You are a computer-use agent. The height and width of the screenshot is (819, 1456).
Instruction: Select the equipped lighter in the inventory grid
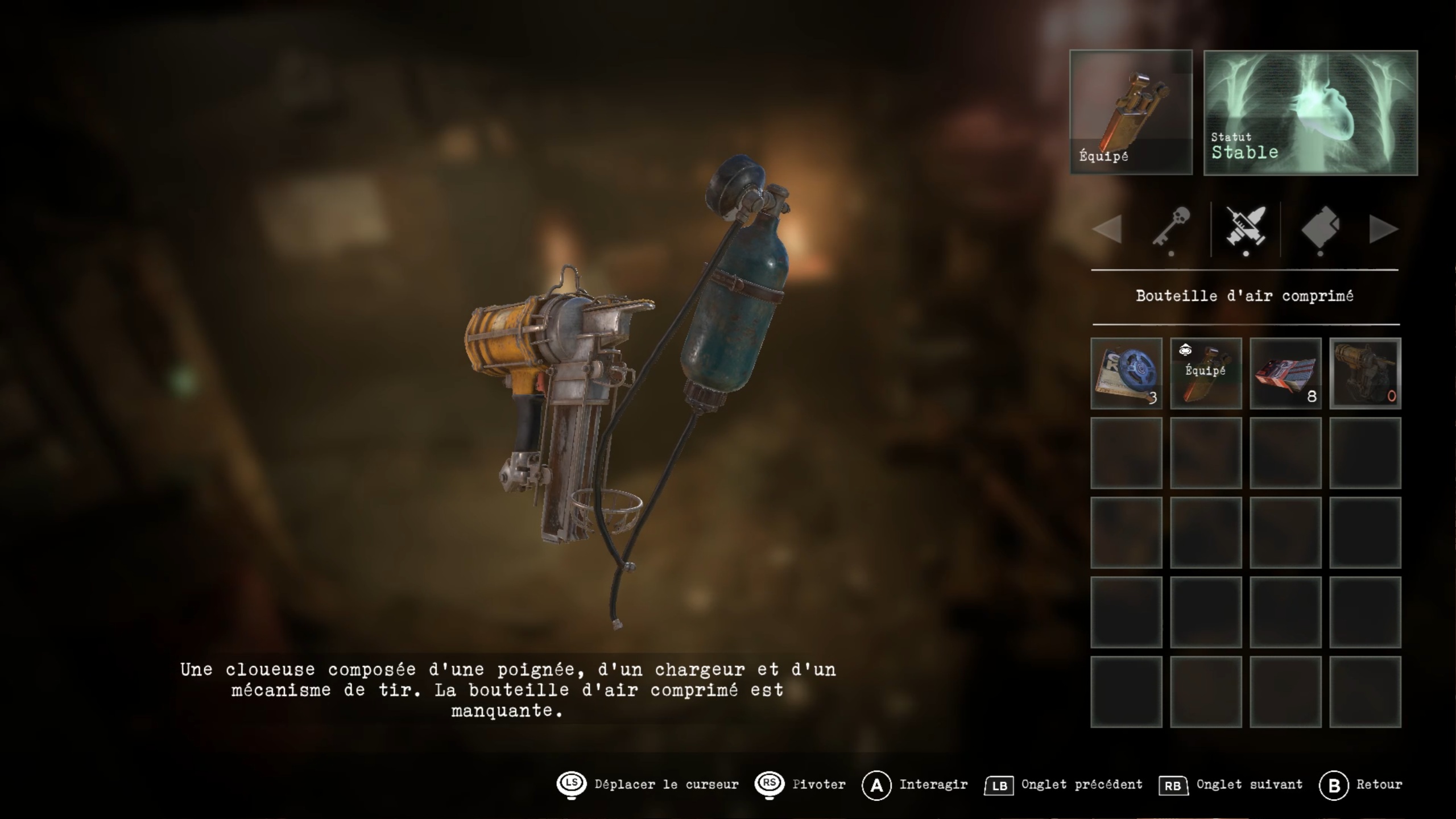pos(1206,373)
